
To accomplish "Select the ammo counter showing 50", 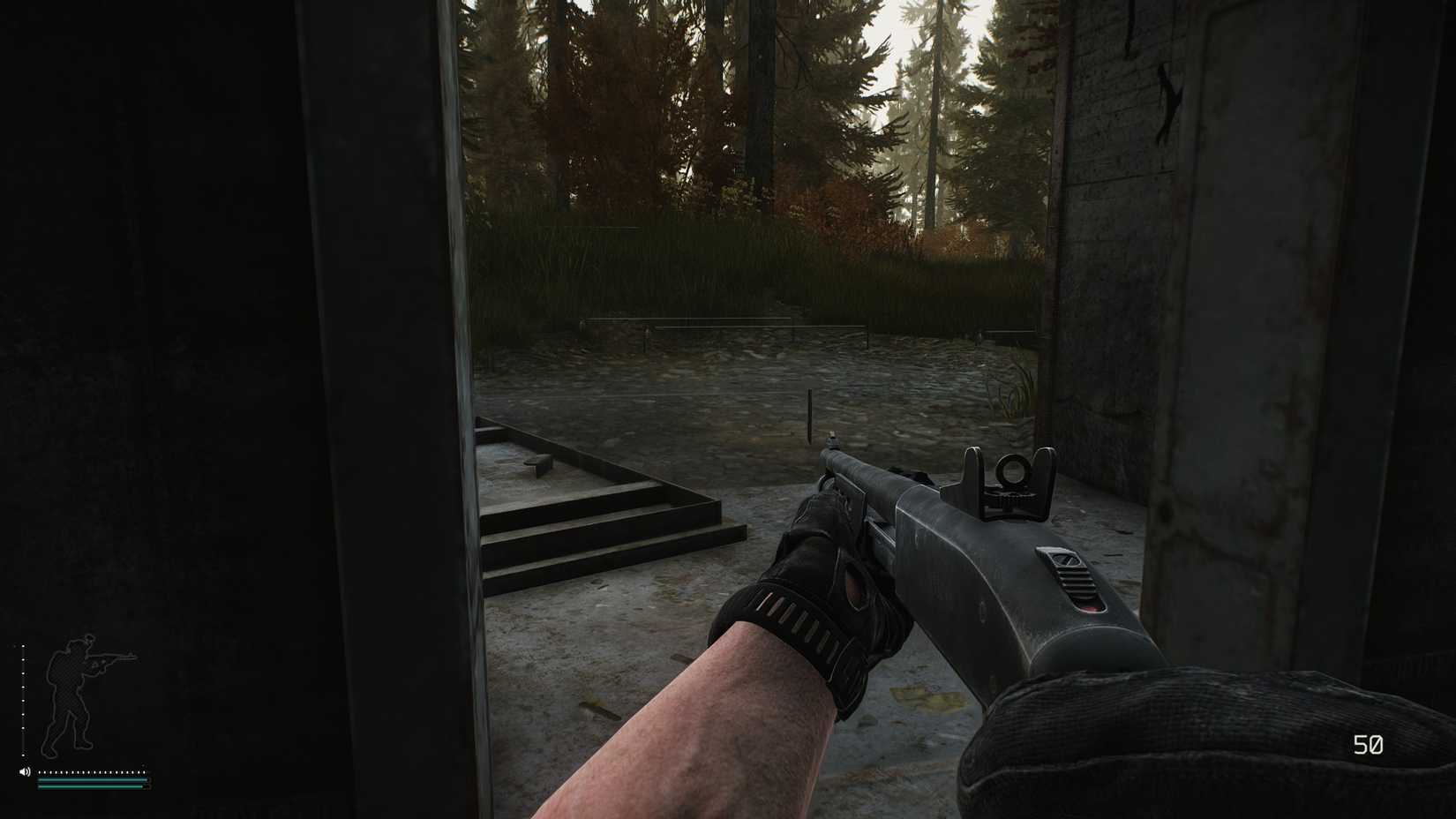I will 1370,746.
